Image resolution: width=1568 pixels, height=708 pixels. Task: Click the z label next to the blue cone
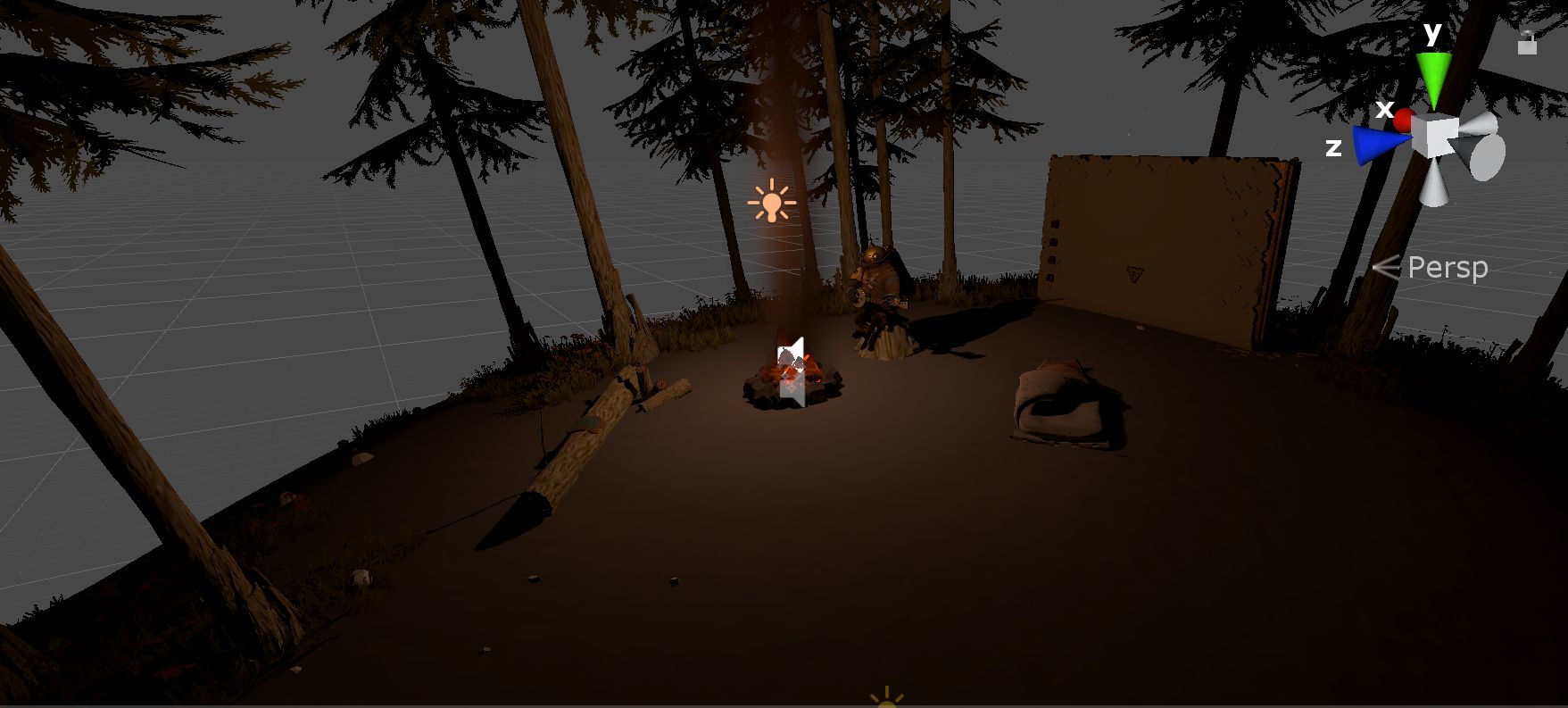1334,148
